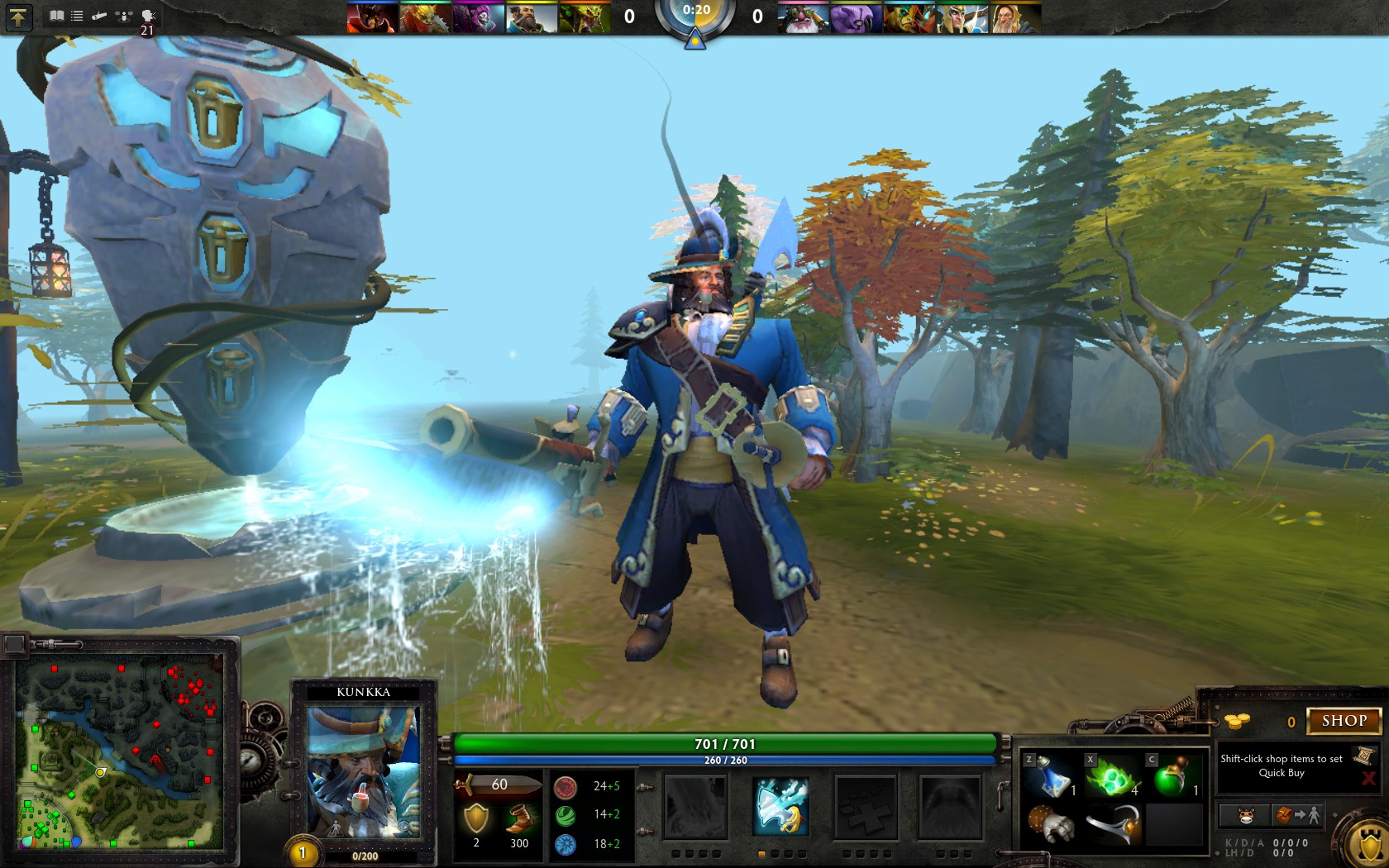Toggle the unit positioning icon in top toolbar

click(122, 15)
